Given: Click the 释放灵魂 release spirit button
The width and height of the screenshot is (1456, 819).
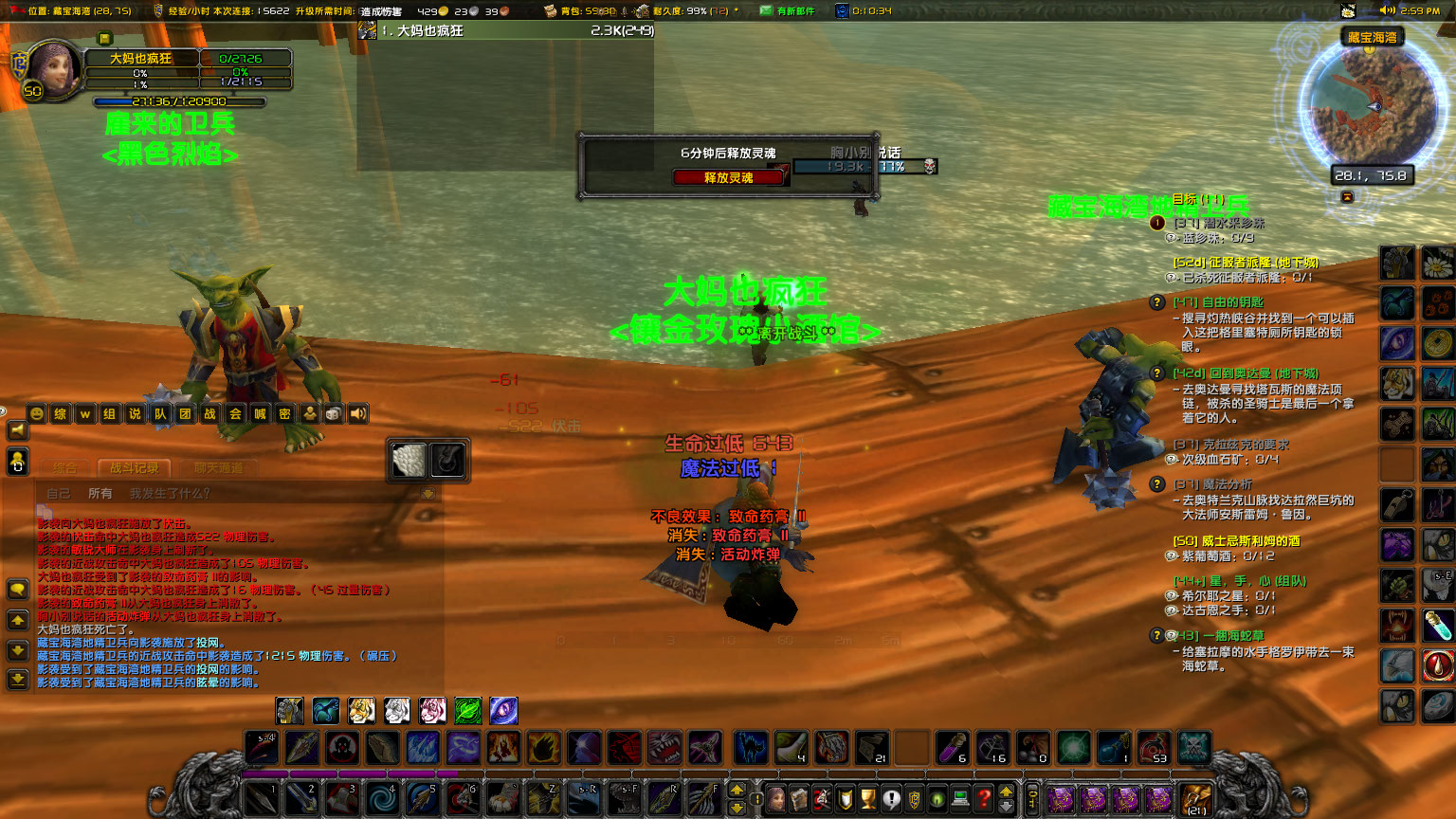Looking at the screenshot, I should [729, 178].
